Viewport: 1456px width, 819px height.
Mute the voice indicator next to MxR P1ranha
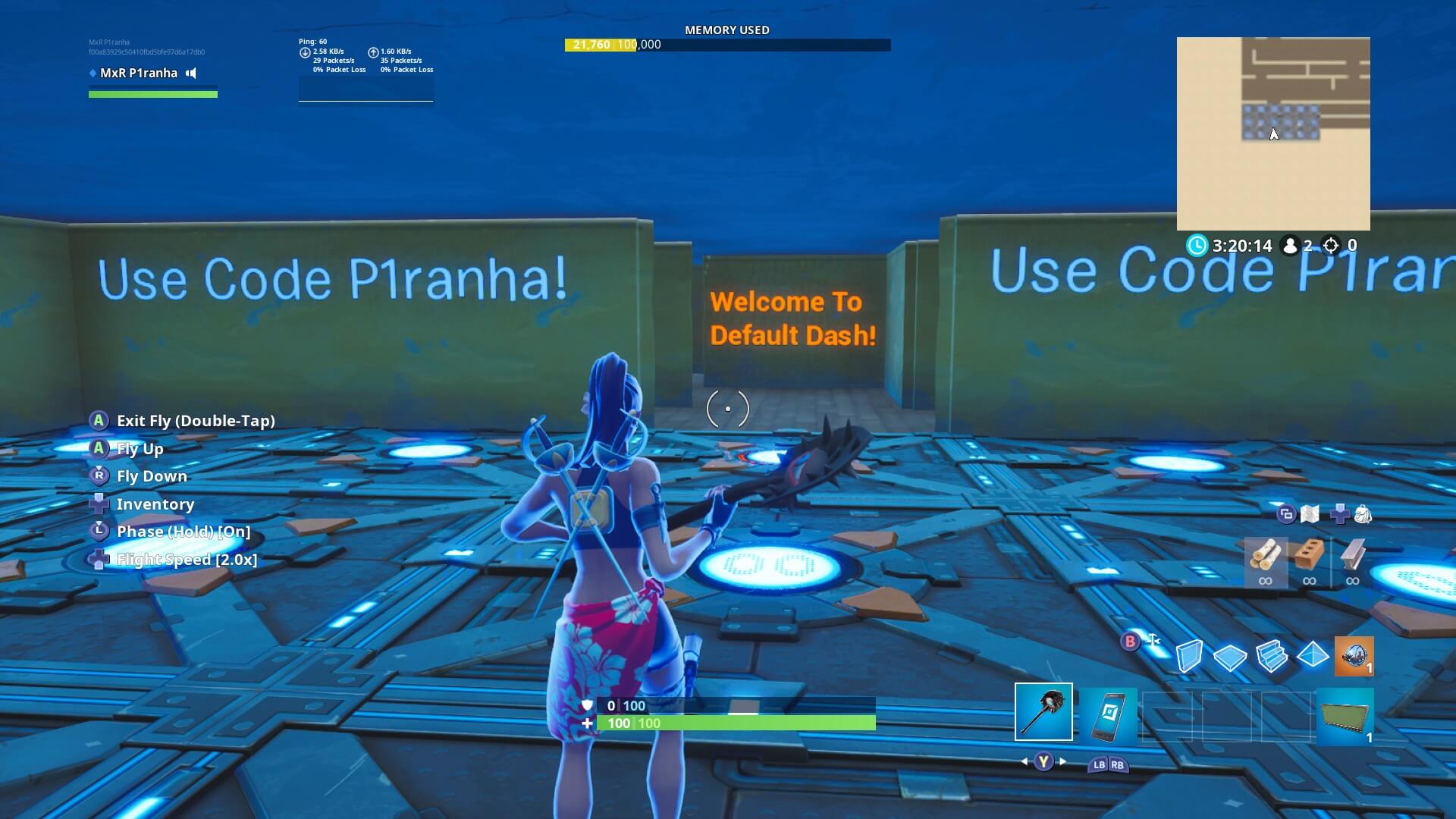tap(190, 73)
